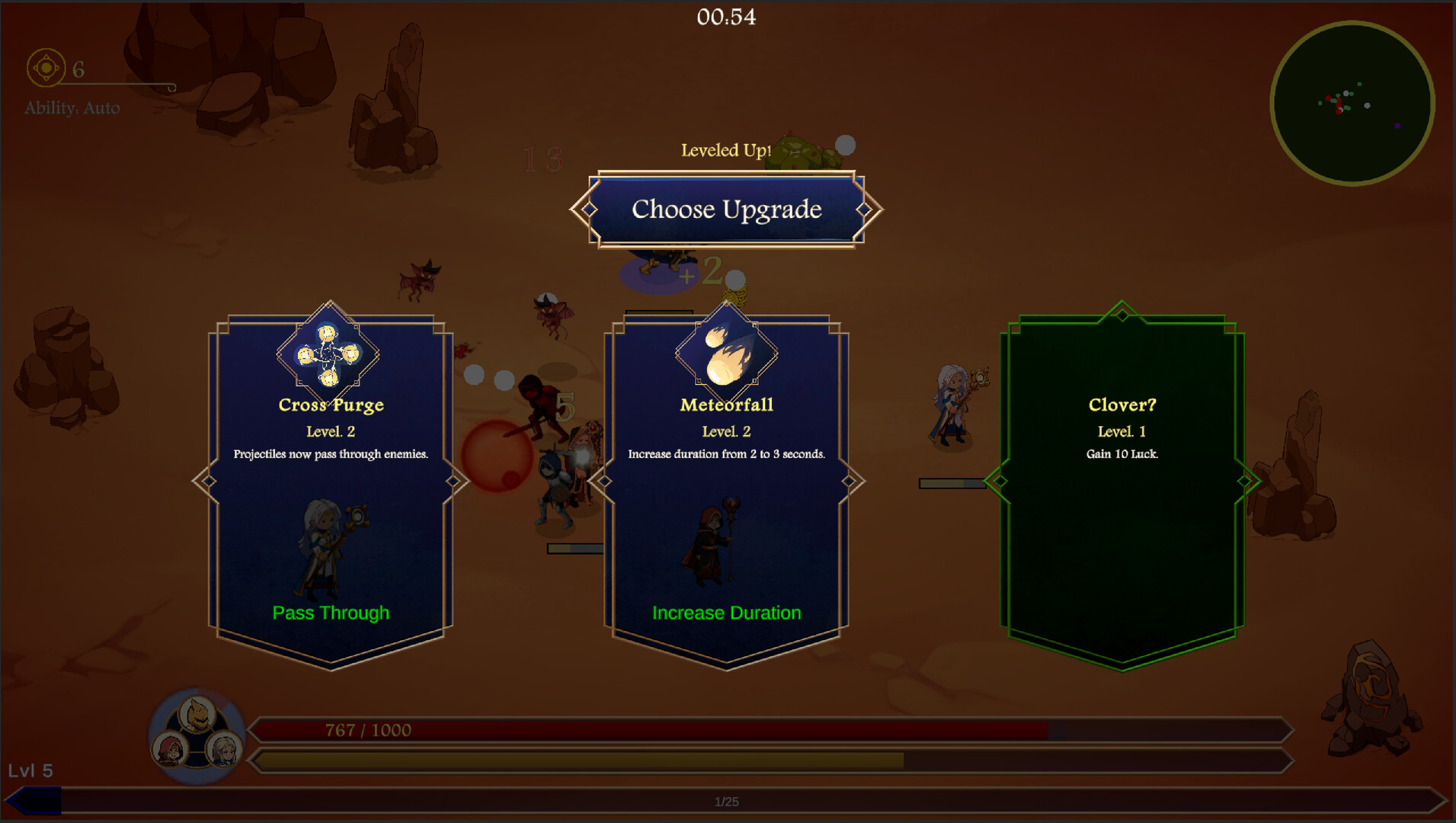Choose the Increase Duration upgrade
This screenshot has width=1456, height=823.
coord(725,612)
